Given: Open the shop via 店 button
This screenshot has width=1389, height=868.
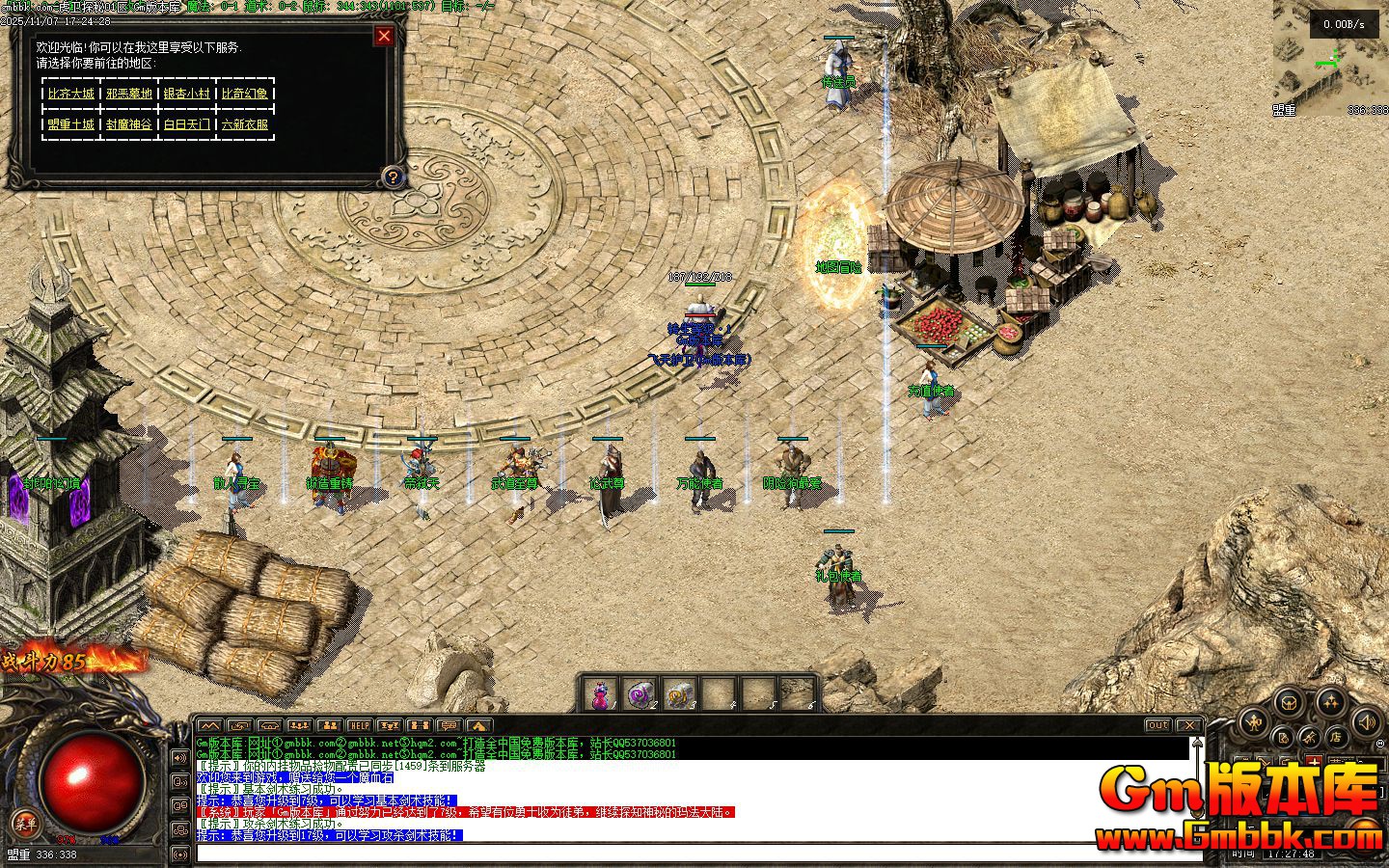Looking at the screenshot, I should pos(1337,737).
